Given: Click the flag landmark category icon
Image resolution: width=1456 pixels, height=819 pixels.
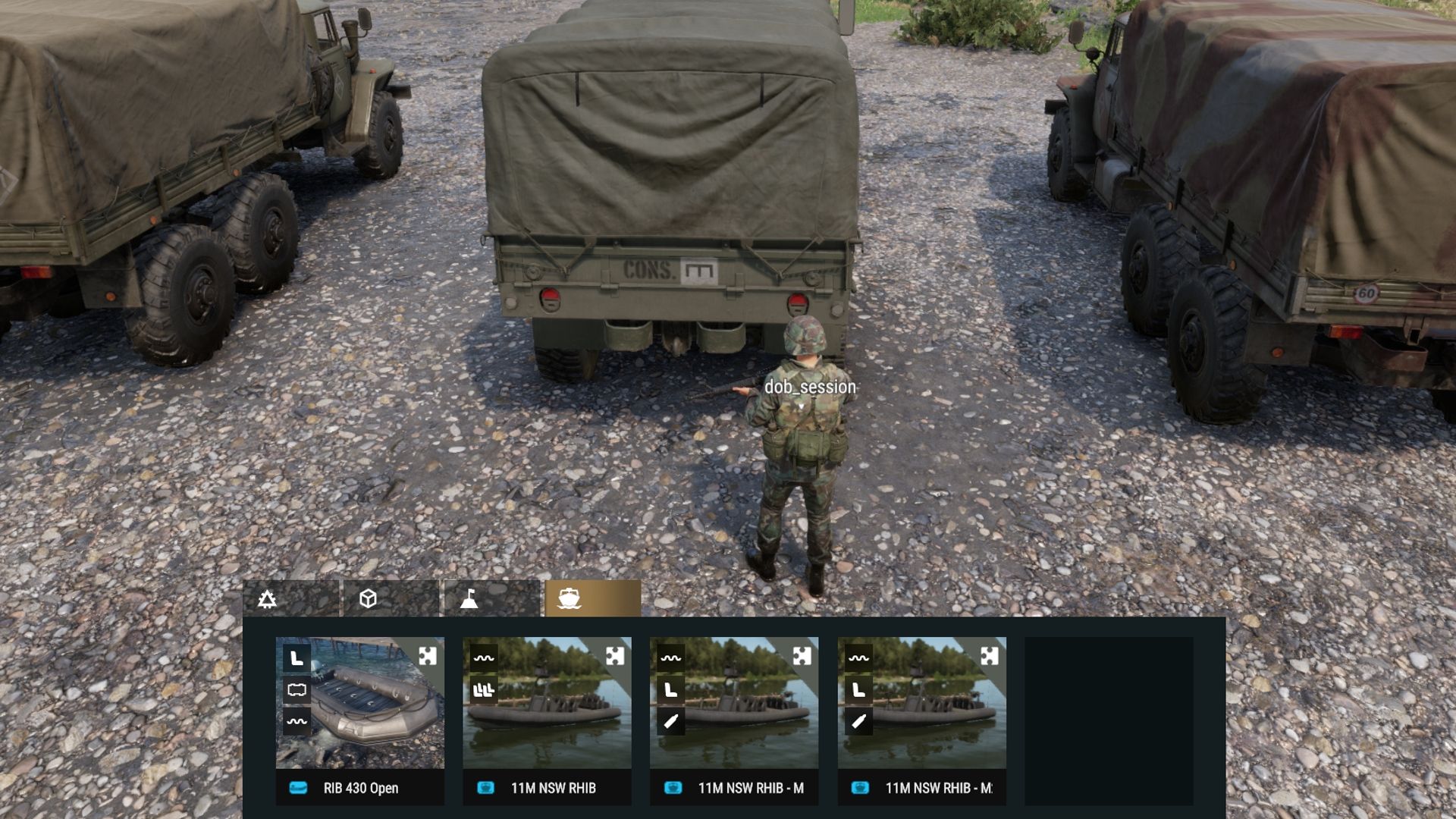Looking at the screenshot, I should (470, 599).
